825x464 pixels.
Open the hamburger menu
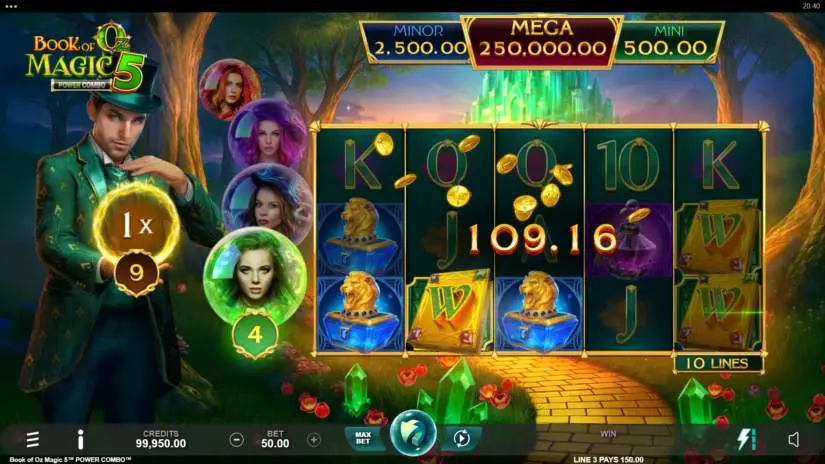click(x=33, y=439)
